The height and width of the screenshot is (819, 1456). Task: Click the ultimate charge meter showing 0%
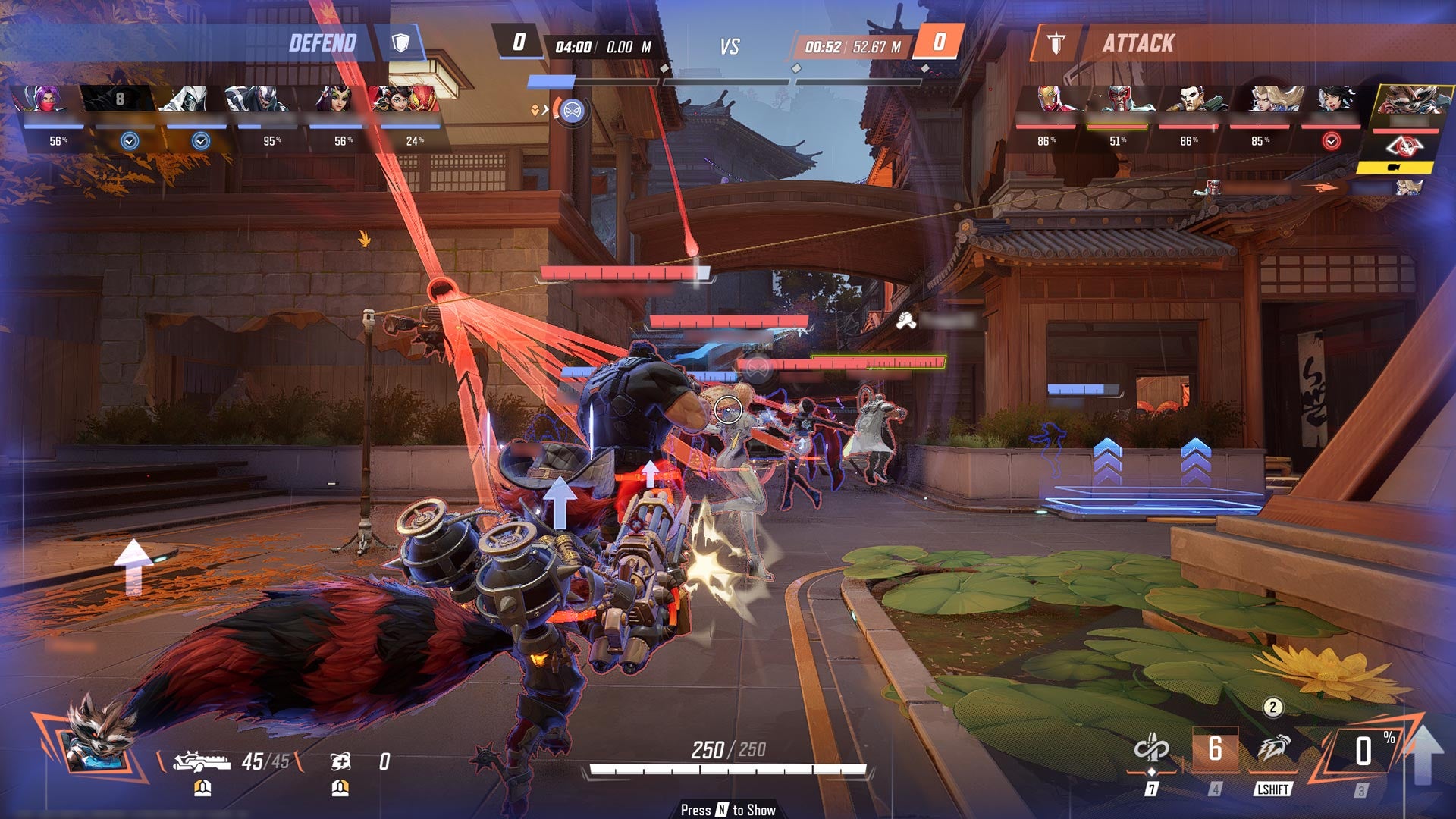point(1363,752)
